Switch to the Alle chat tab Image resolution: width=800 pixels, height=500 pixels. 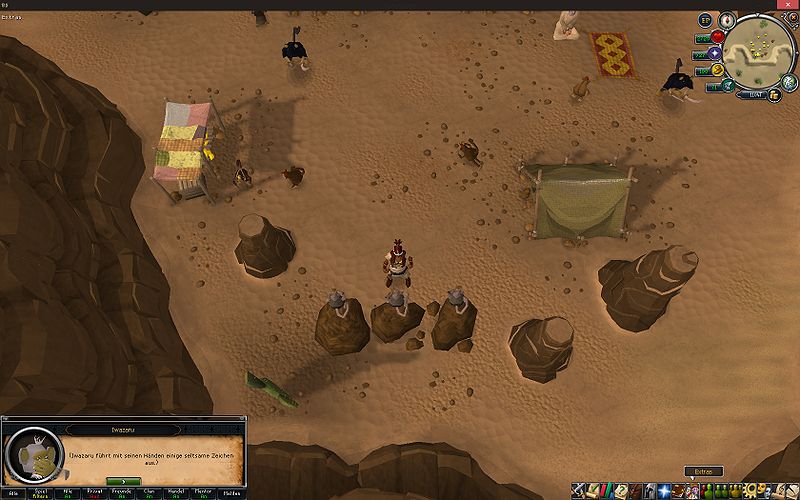(x=14, y=493)
